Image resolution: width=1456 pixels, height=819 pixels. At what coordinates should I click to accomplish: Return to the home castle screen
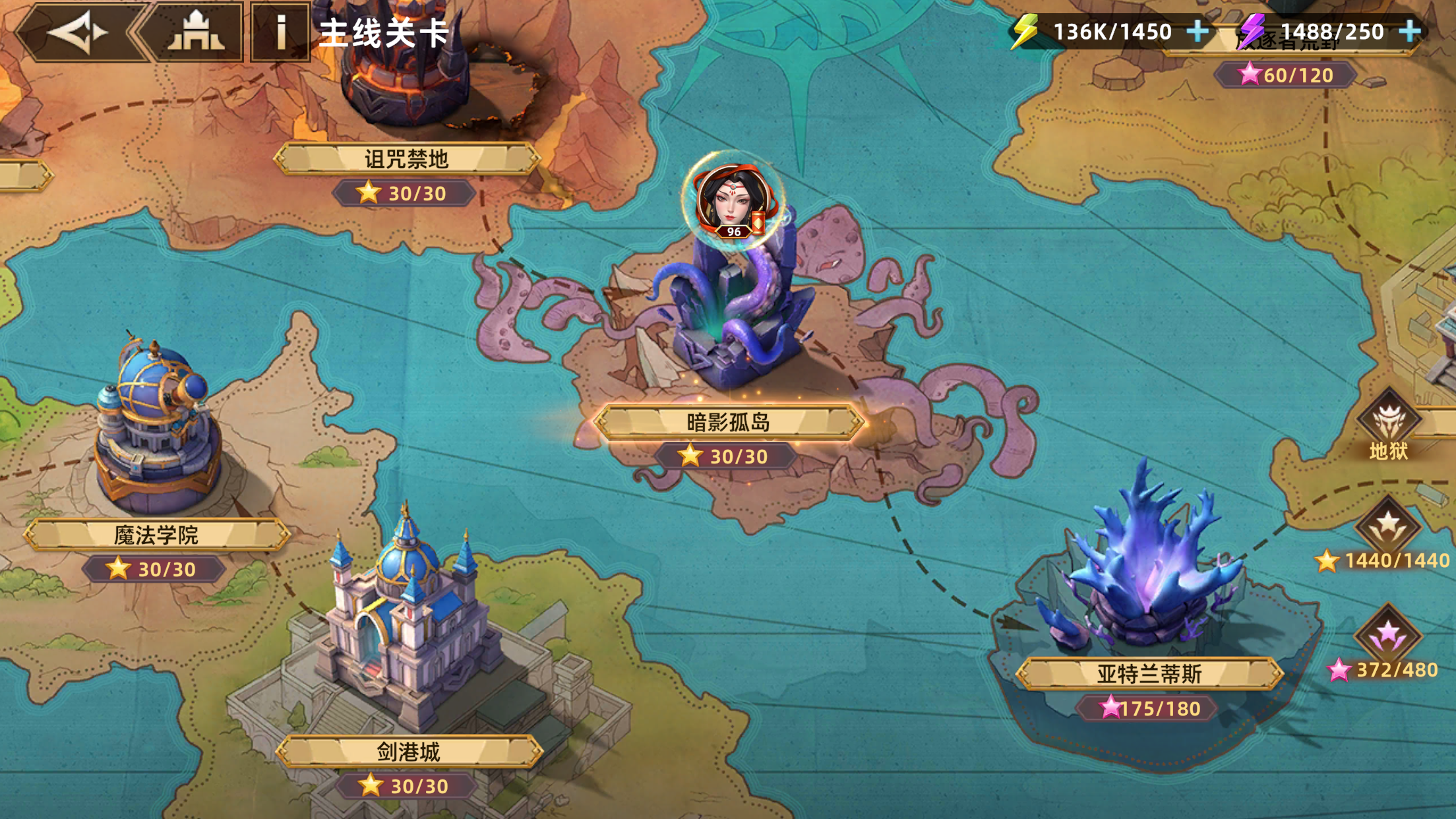coord(196,32)
